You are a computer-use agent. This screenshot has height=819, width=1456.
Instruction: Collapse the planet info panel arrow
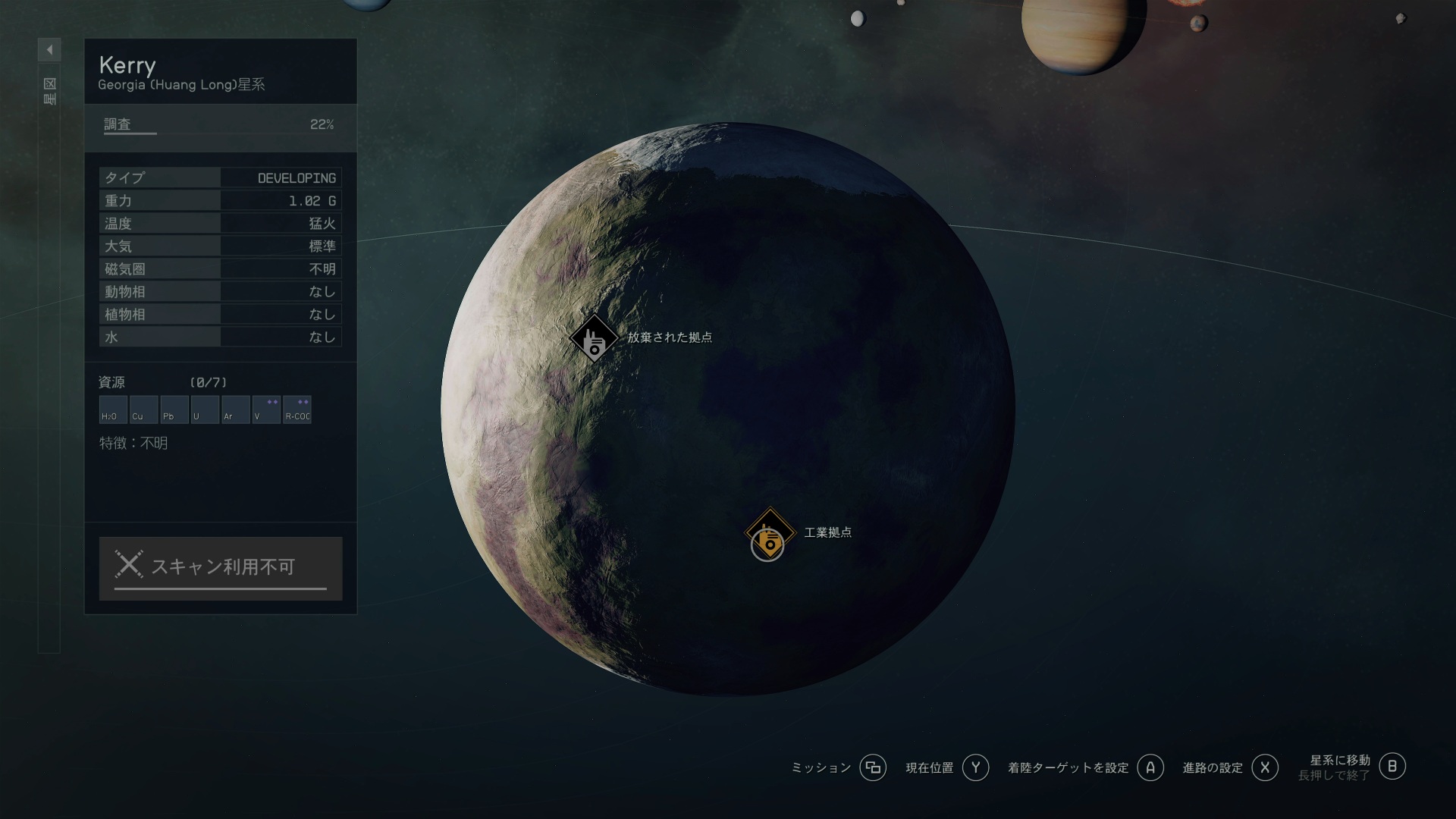click(x=49, y=50)
